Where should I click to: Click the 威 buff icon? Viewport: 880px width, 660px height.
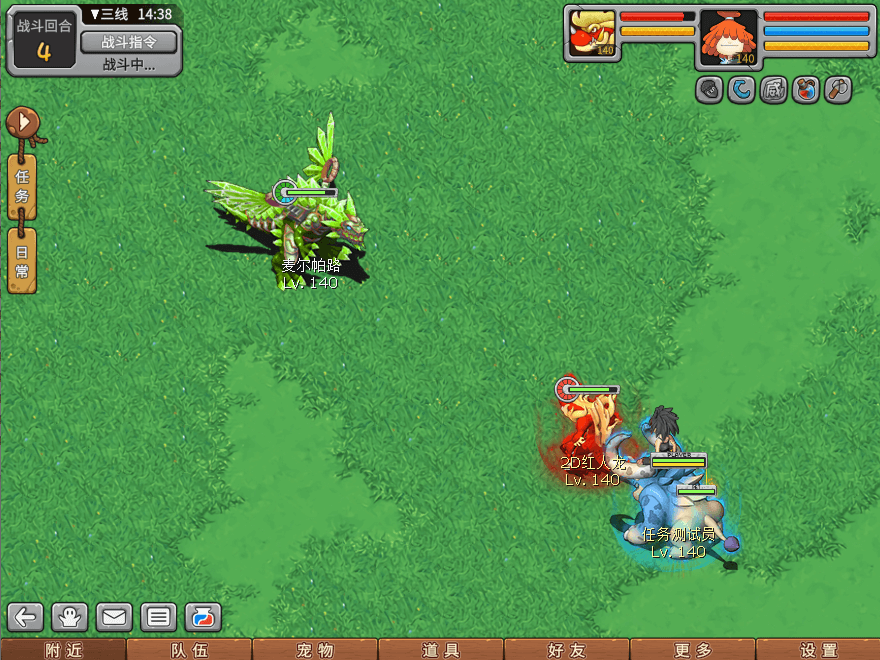pos(774,90)
